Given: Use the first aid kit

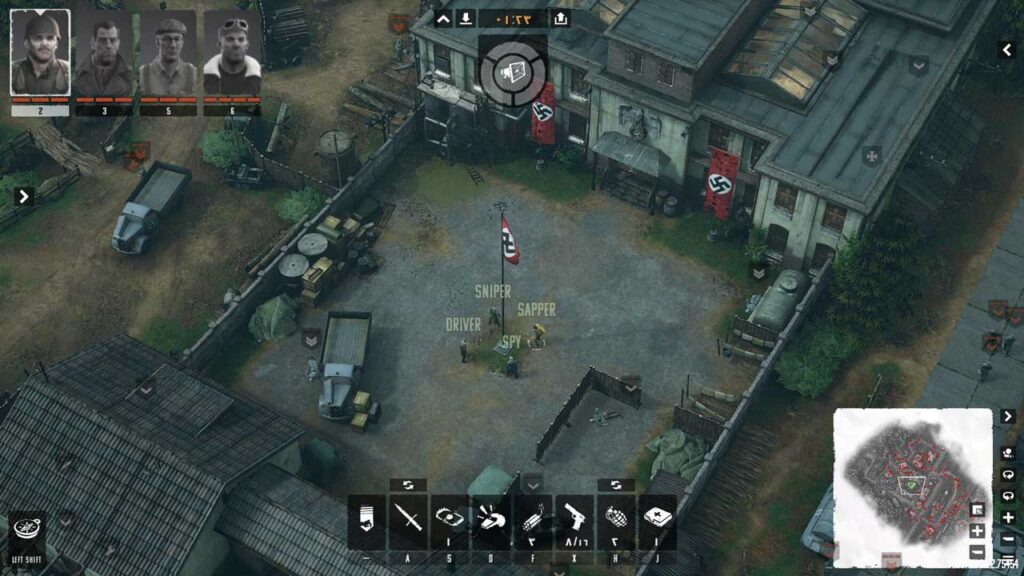Looking at the screenshot, I should tap(657, 520).
